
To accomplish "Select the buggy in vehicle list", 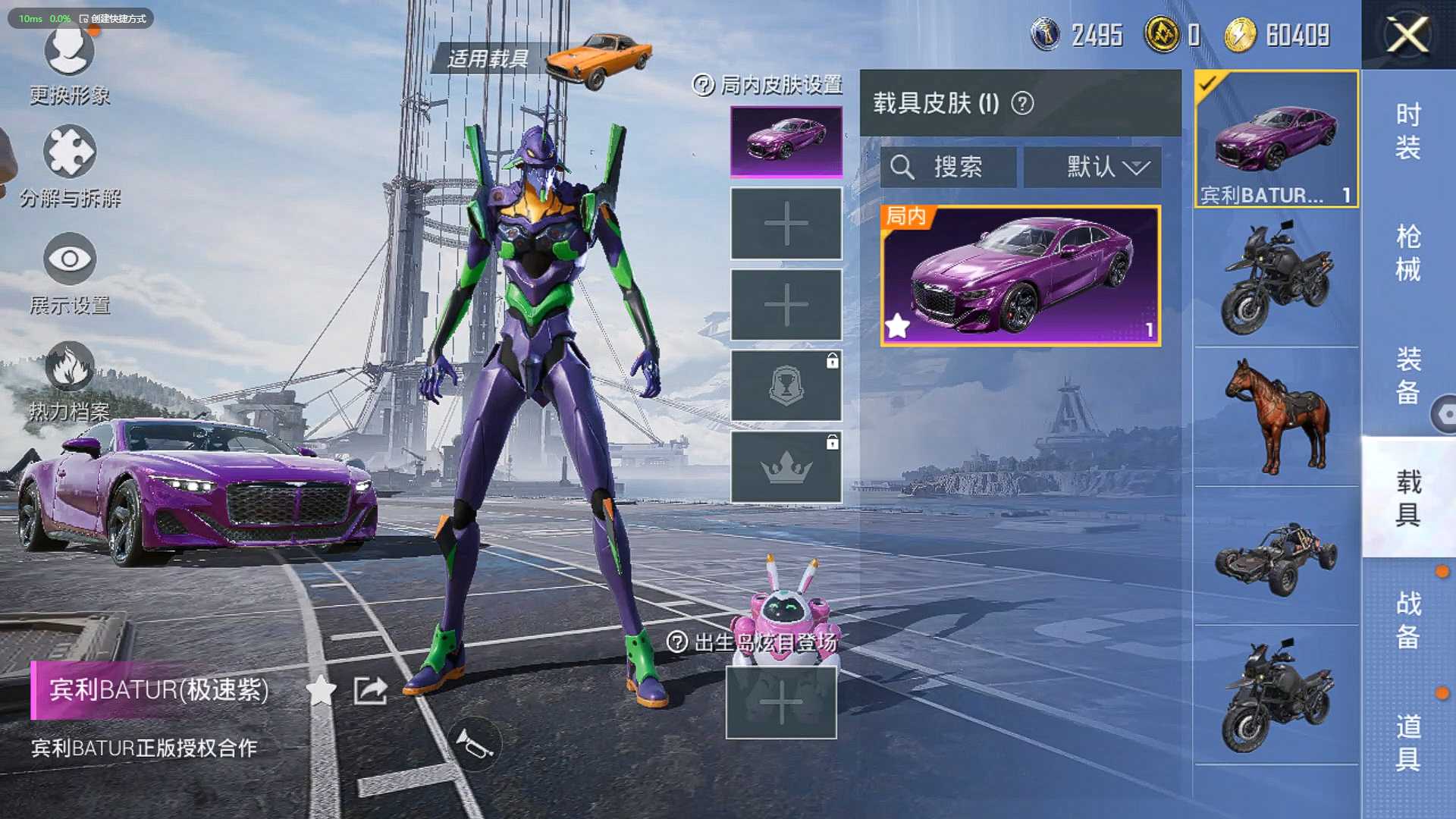I will click(1276, 557).
